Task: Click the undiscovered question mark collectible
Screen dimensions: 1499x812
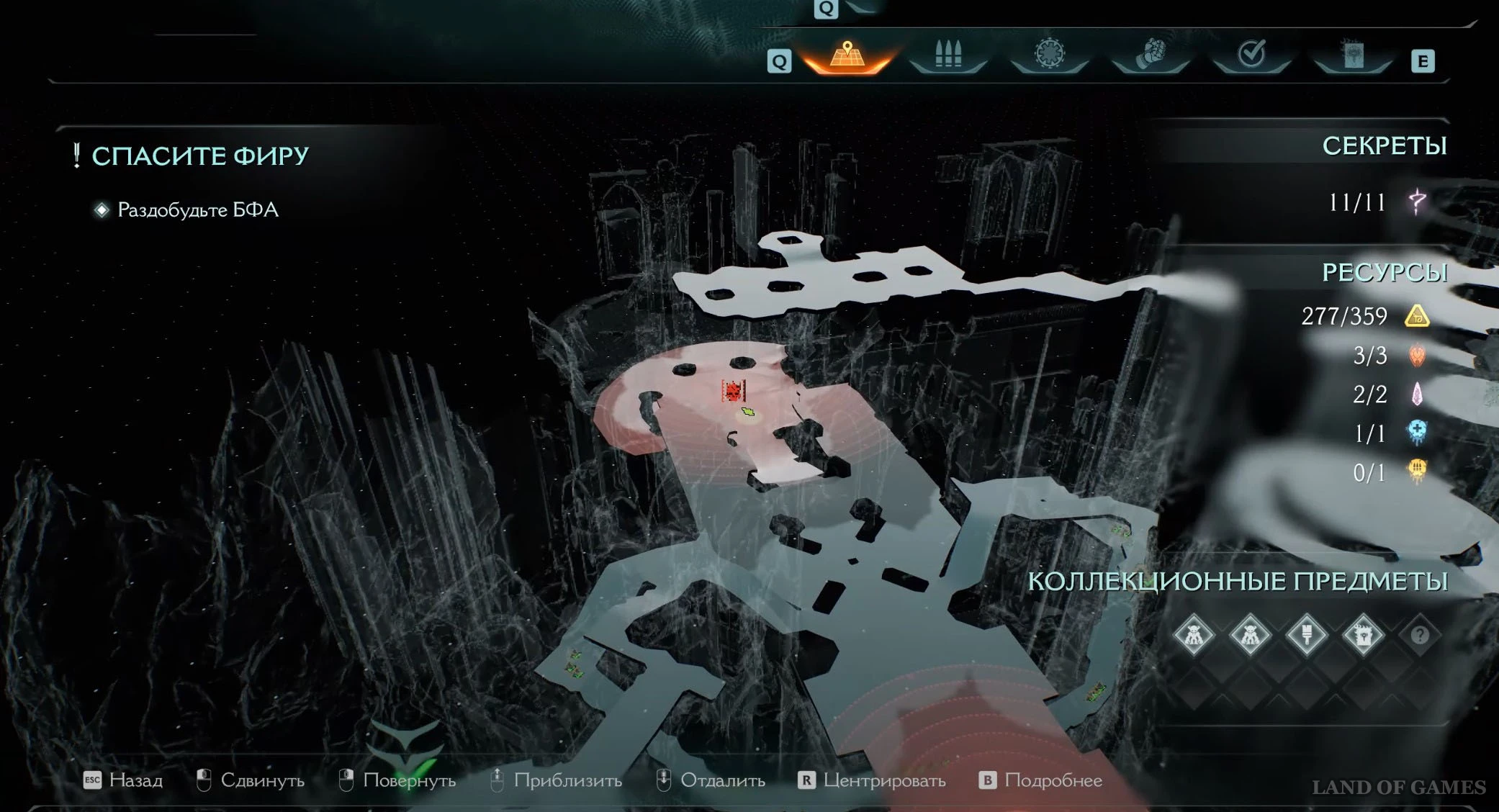Action: [x=1419, y=636]
